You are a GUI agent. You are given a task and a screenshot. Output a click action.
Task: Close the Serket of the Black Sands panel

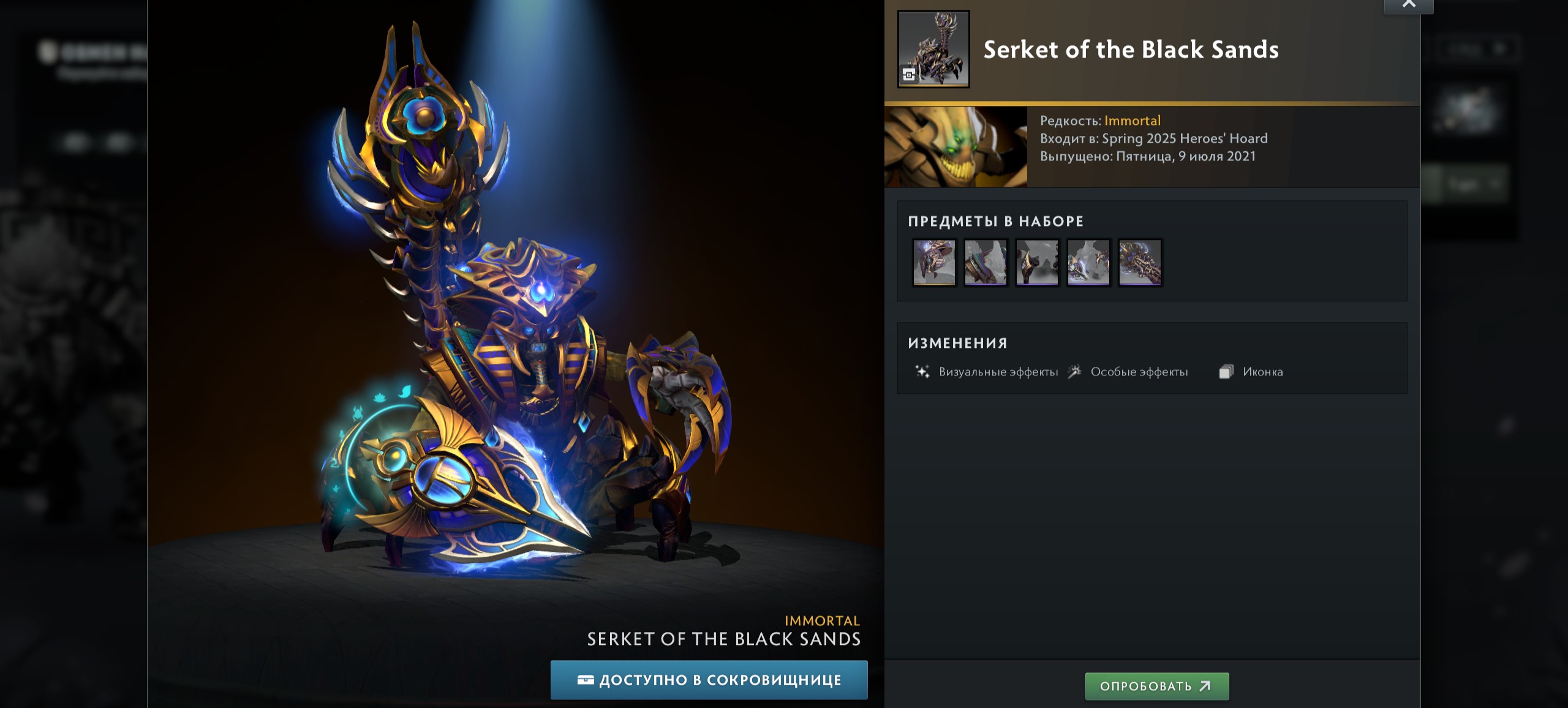[1408, 5]
